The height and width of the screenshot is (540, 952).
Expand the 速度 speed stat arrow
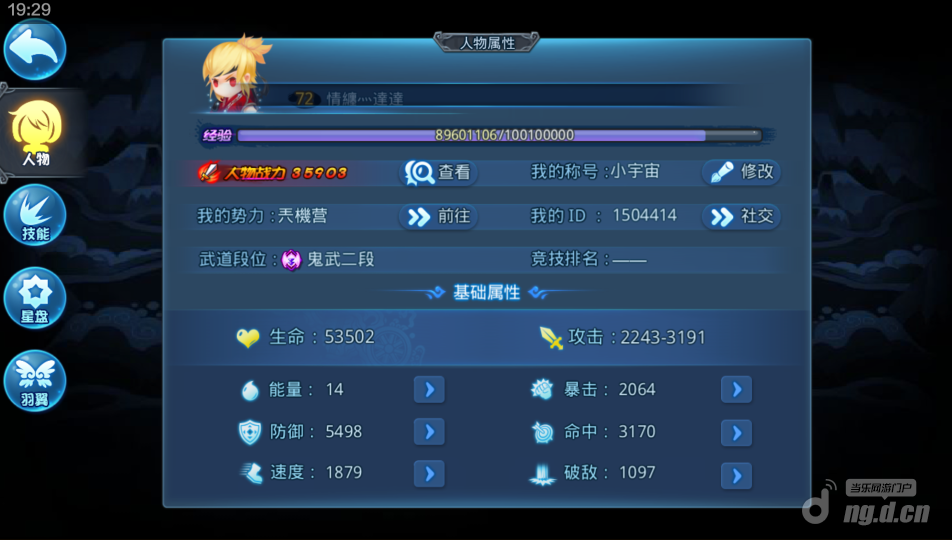click(429, 472)
